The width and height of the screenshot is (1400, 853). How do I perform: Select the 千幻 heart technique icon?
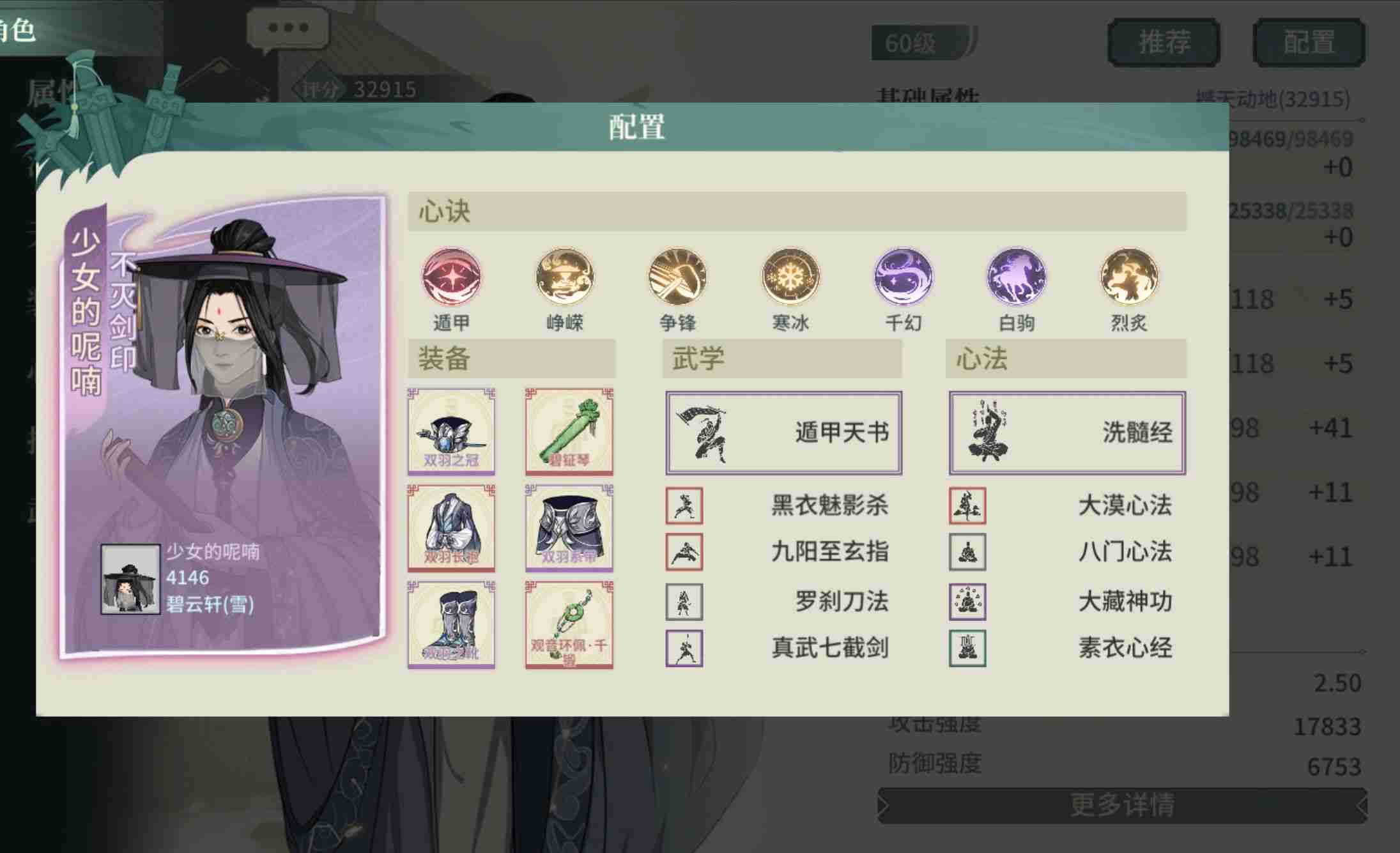tap(902, 277)
